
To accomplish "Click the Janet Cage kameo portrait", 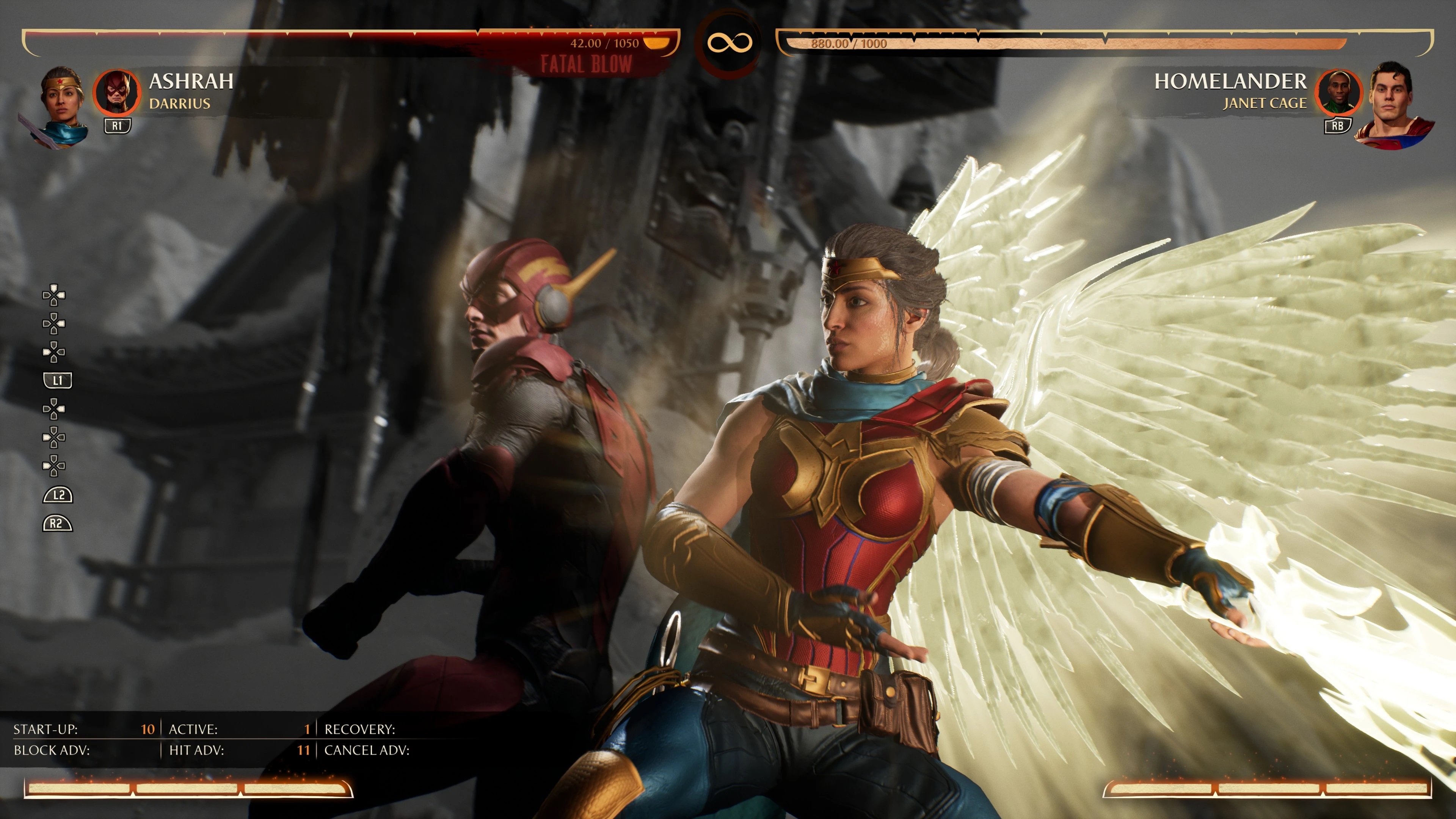I will (x=1338, y=92).
